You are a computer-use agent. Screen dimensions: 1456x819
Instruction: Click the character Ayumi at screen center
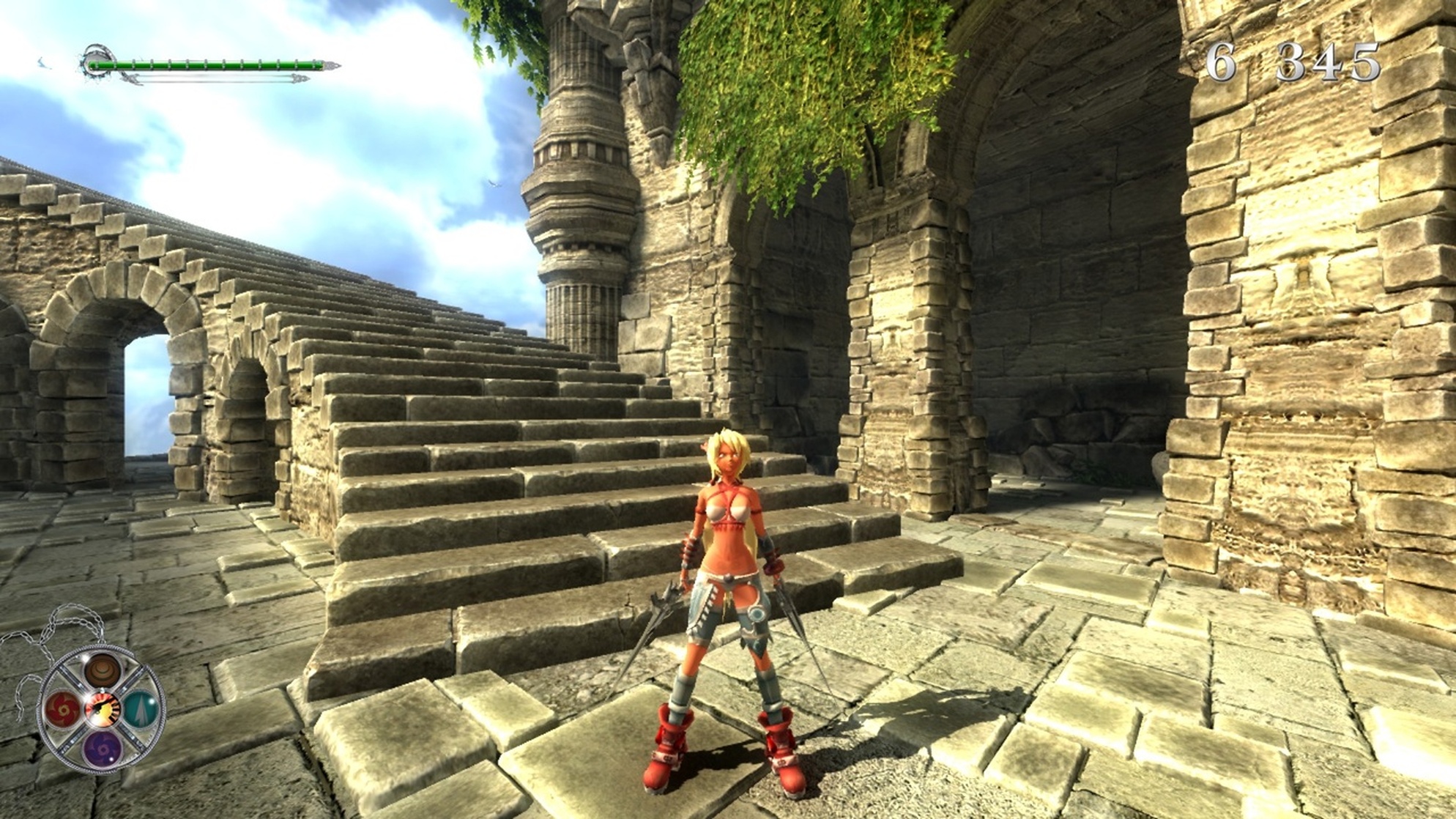pos(729,579)
